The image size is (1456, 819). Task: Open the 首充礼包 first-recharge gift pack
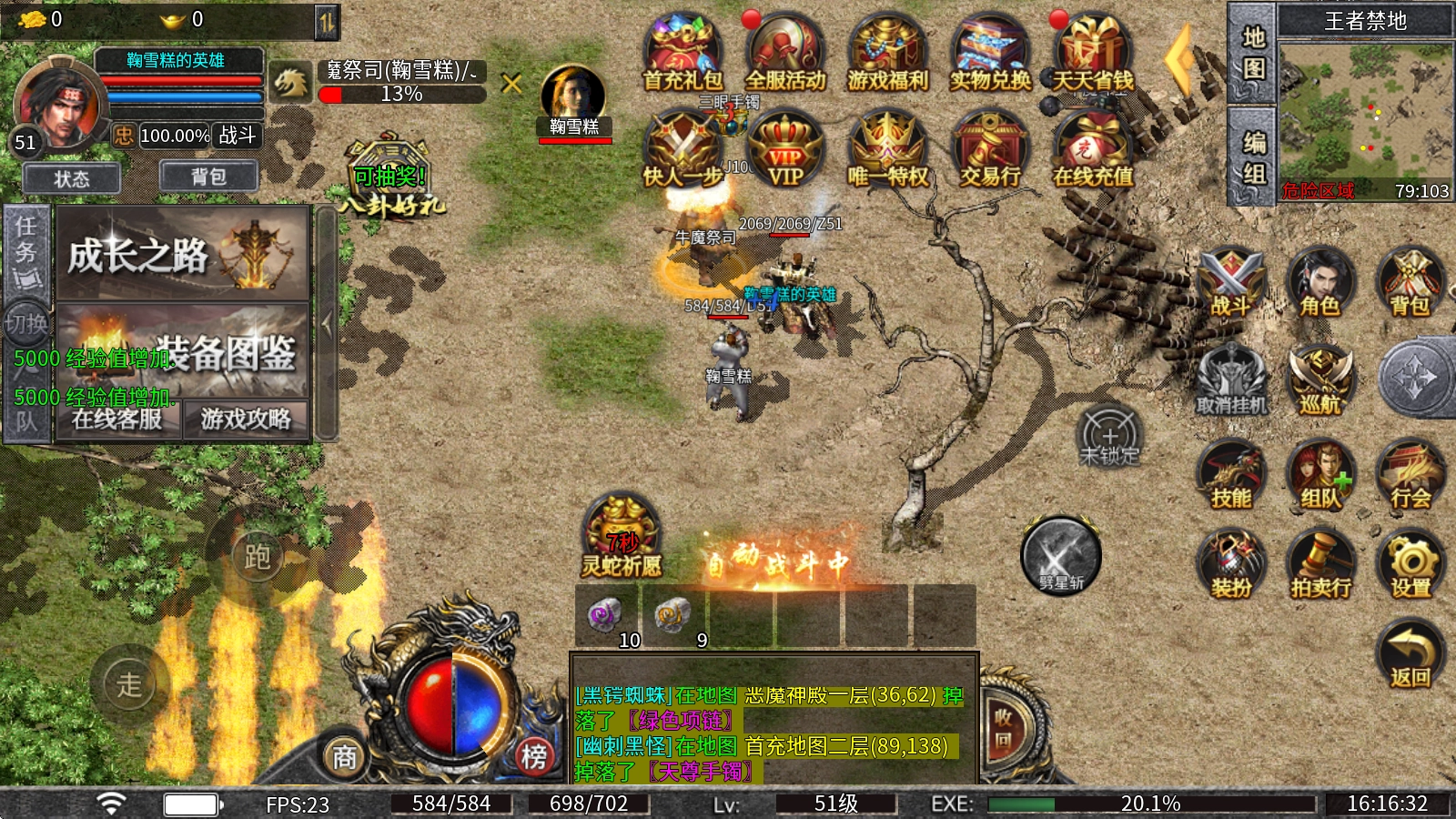click(682, 55)
